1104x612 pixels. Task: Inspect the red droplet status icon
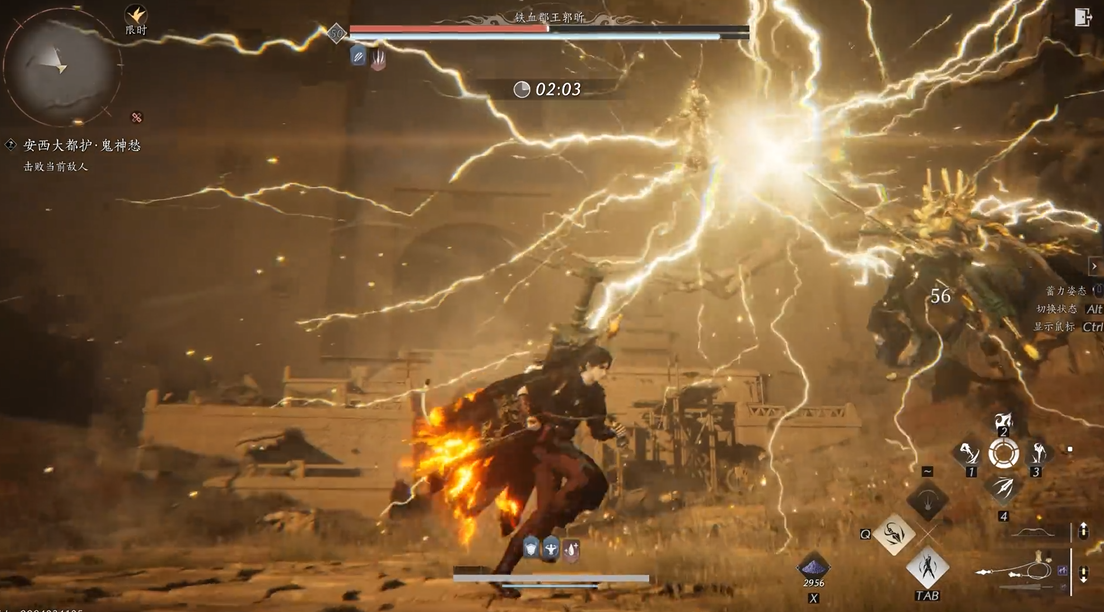point(571,547)
